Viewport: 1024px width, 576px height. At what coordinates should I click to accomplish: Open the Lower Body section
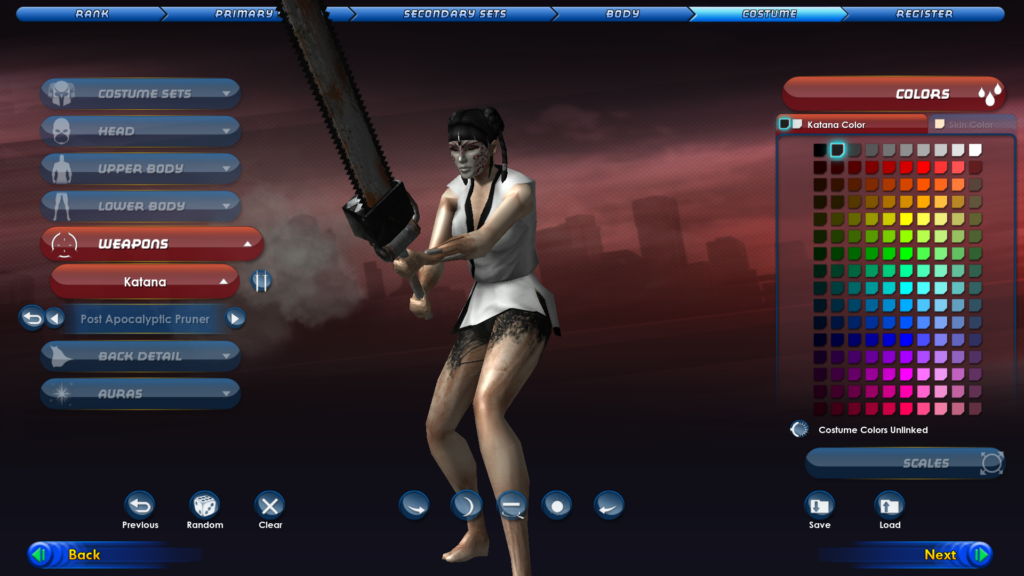(x=141, y=206)
